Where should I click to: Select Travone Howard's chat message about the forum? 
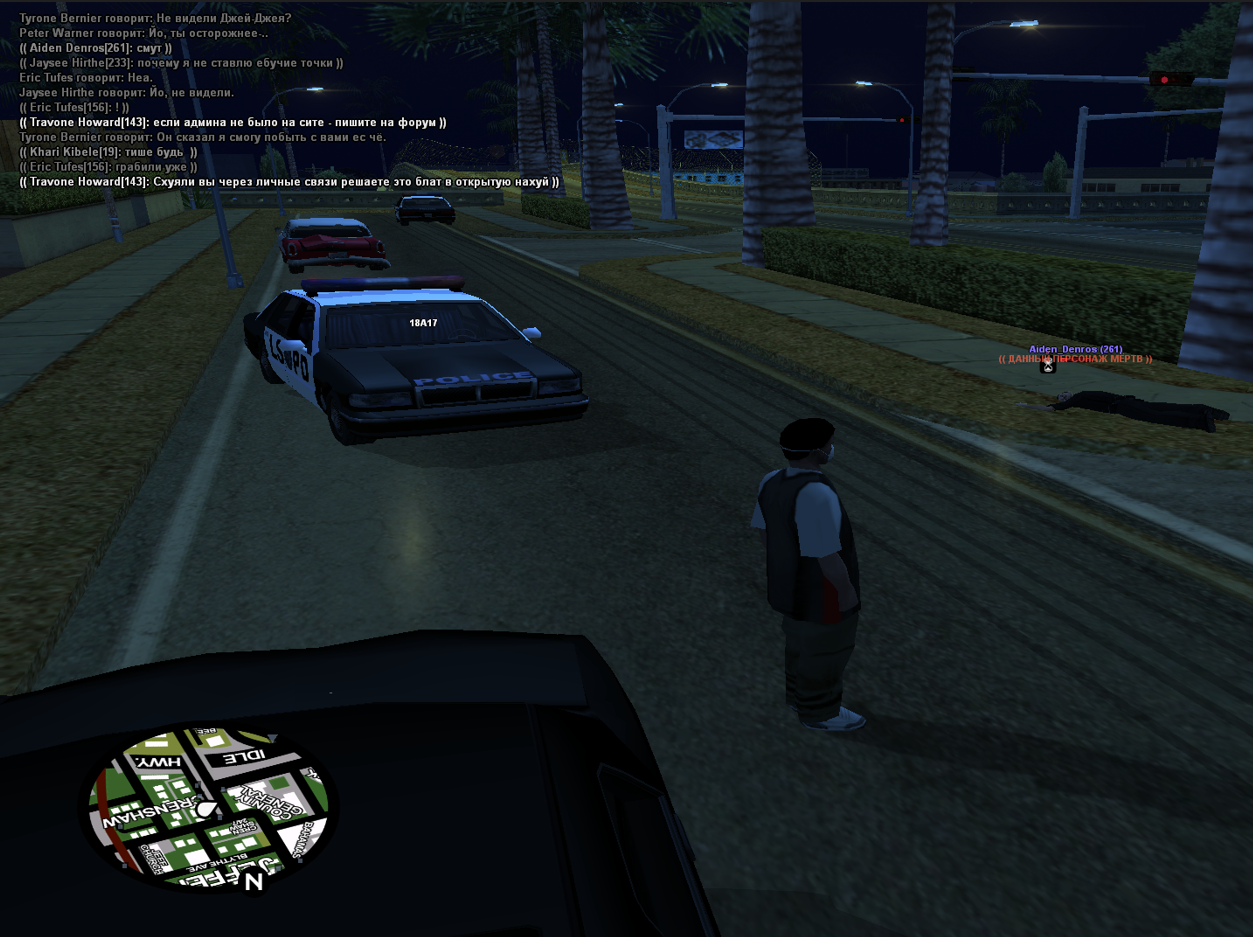pos(233,122)
